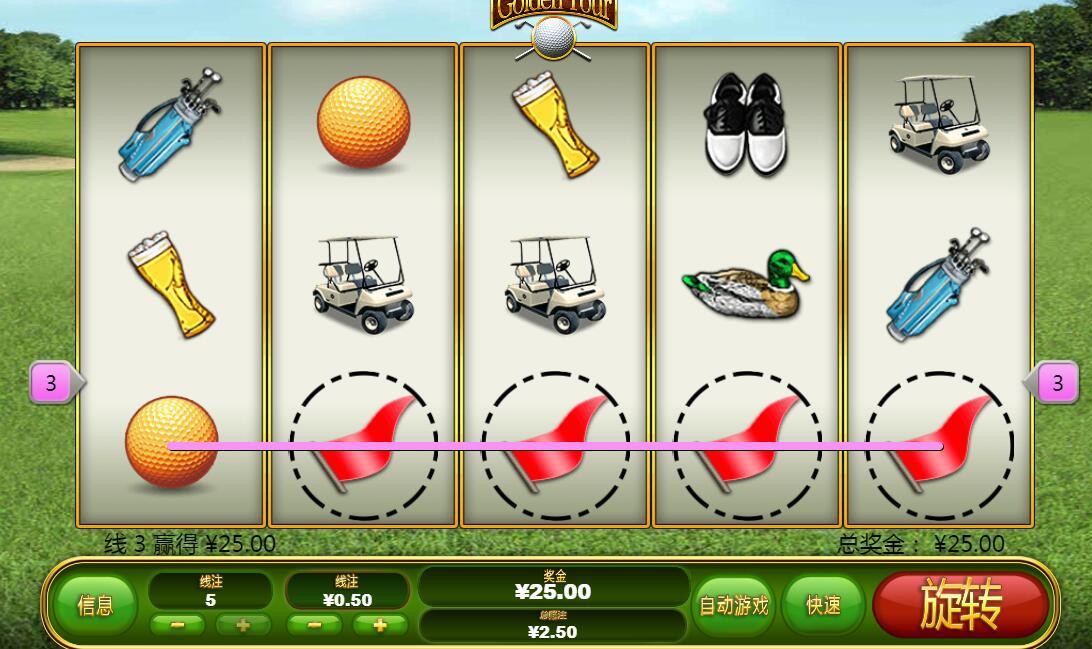Decrease the number of lines below 5
The height and width of the screenshot is (649, 1092).
tap(177, 625)
